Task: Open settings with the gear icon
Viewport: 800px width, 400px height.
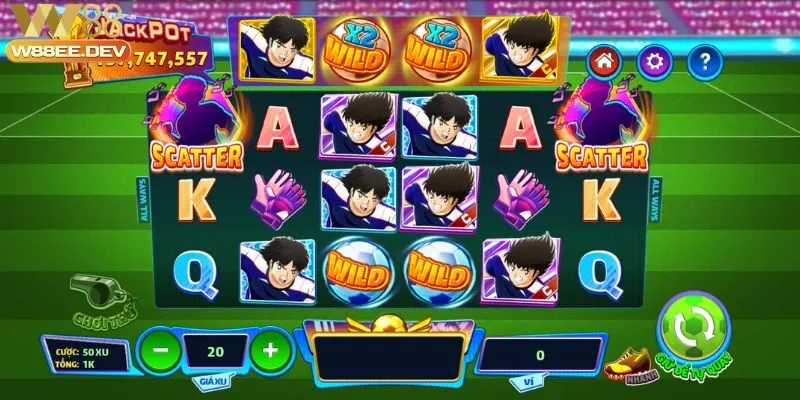Action: coord(654,63)
